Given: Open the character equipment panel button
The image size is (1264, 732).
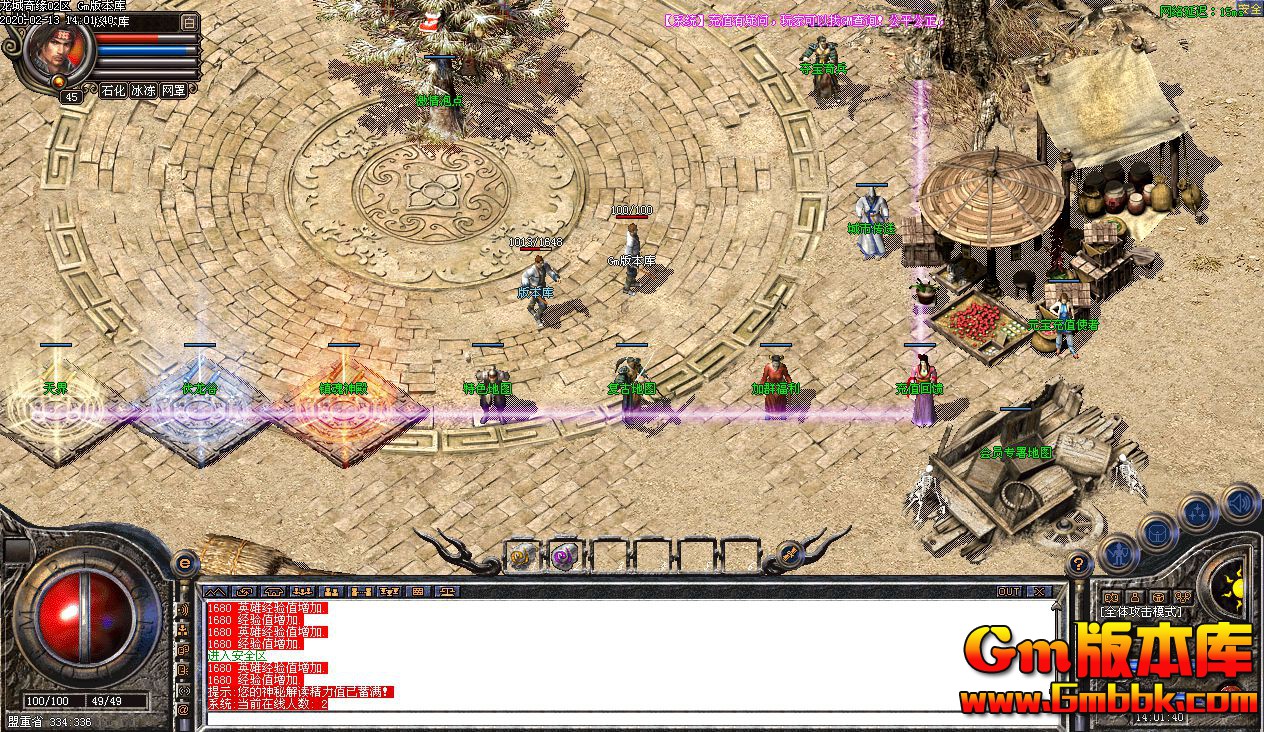Looking at the screenshot, I should tap(1118, 553).
